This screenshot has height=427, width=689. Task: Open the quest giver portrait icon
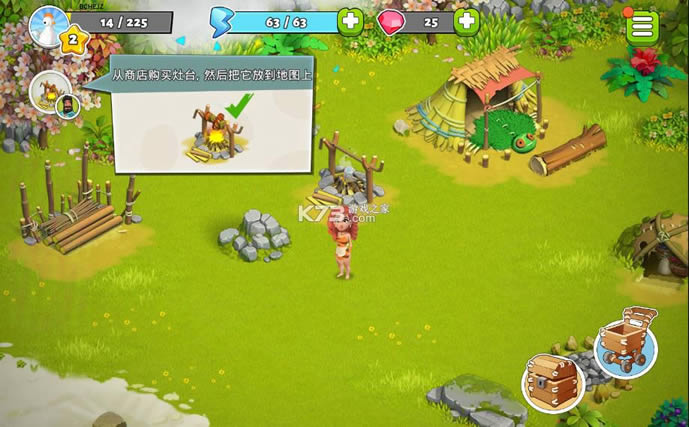[51, 92]
